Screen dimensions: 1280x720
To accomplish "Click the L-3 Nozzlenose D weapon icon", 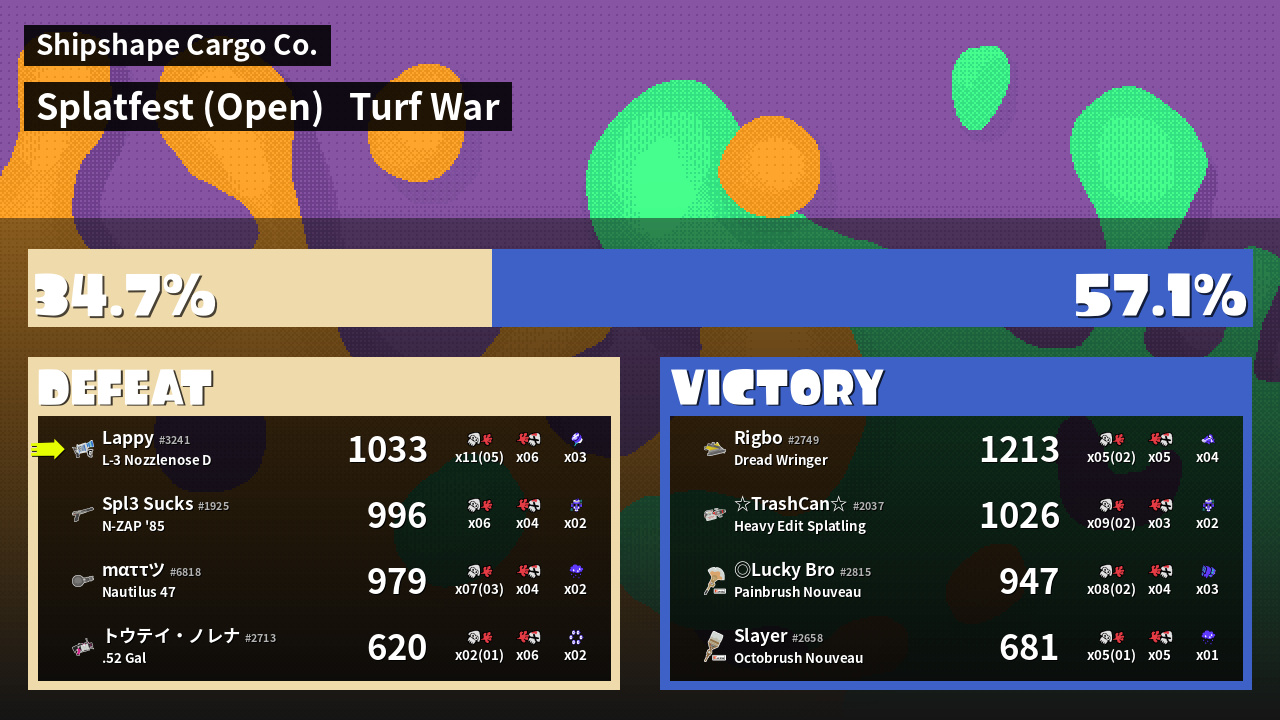I will (83, 449).
